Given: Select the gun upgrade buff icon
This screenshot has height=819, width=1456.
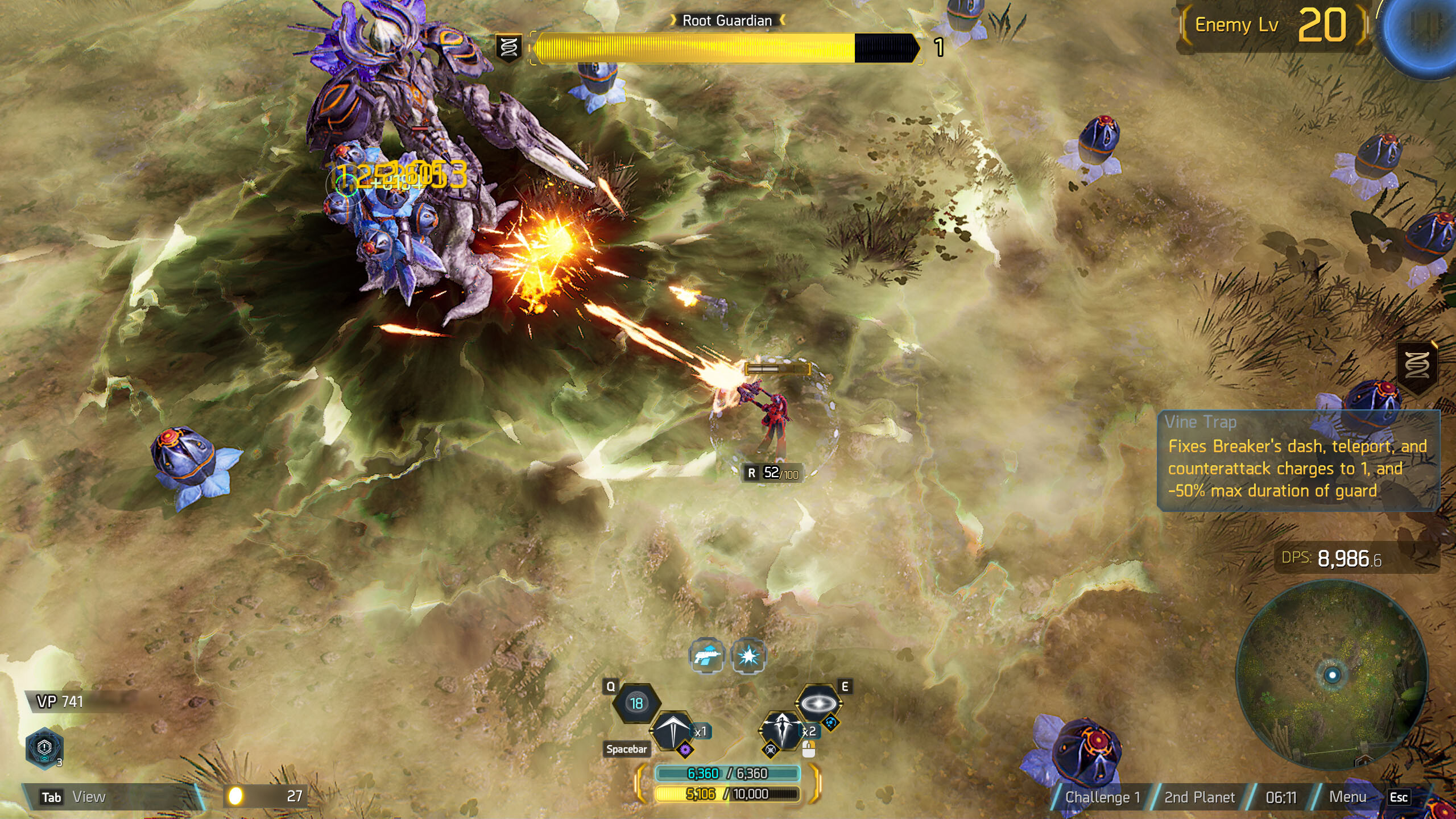Looking at the screenshot, I should pos(708,655).
